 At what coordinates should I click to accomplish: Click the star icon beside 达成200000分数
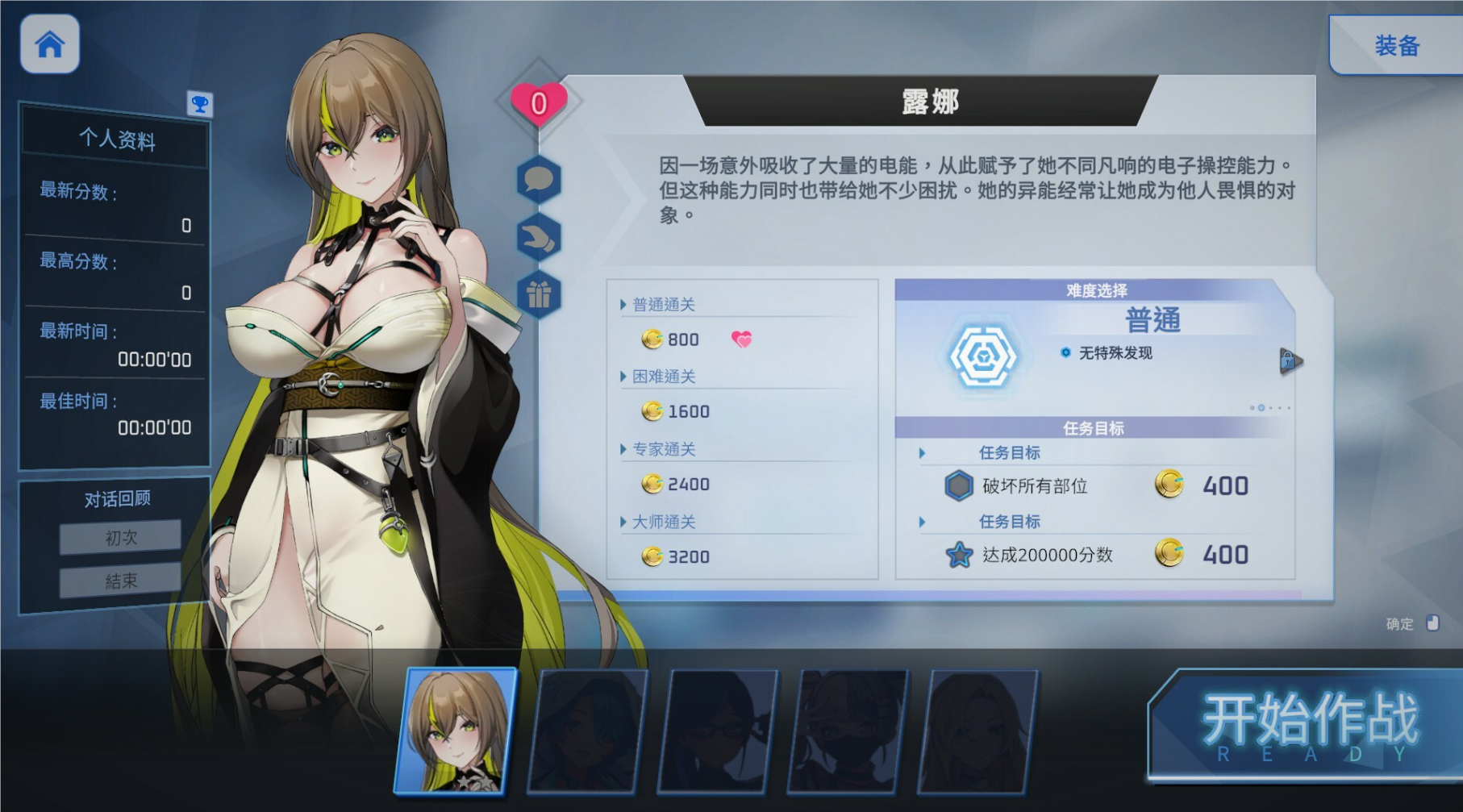pos(957,555)
